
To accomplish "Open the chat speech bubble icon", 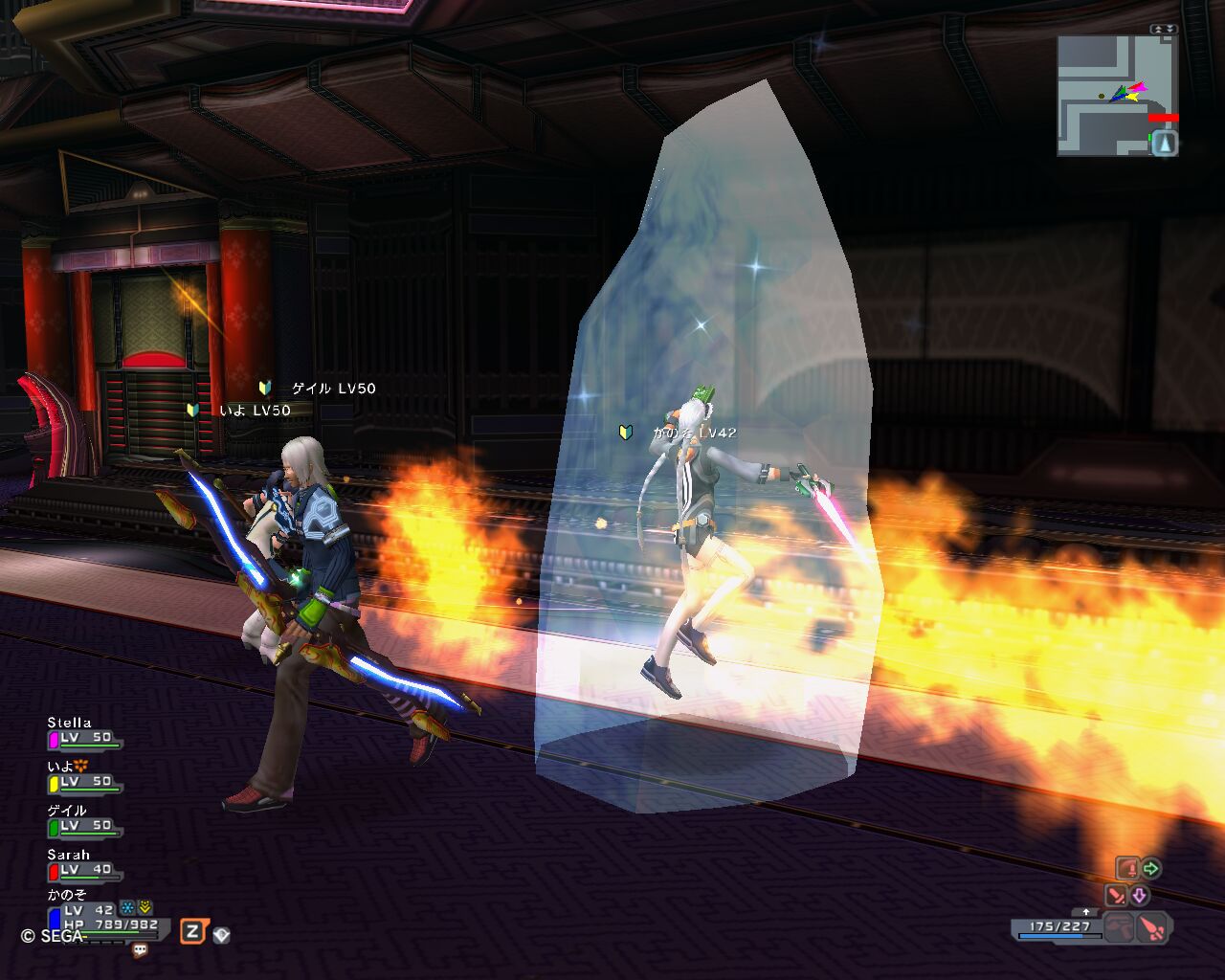I will 141,950.
